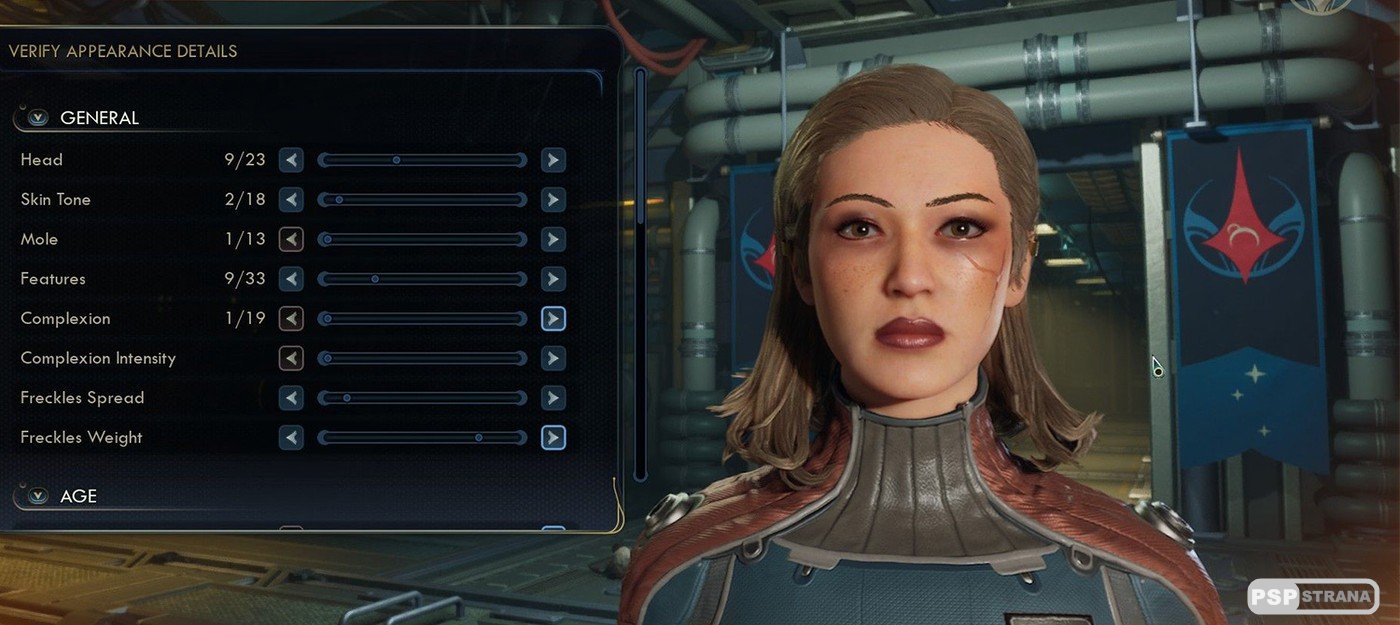Image resolution: width=1400 pixels, height=625 pixels.
Task: Decrease the Head preset
Action: [x=291, y=160]
